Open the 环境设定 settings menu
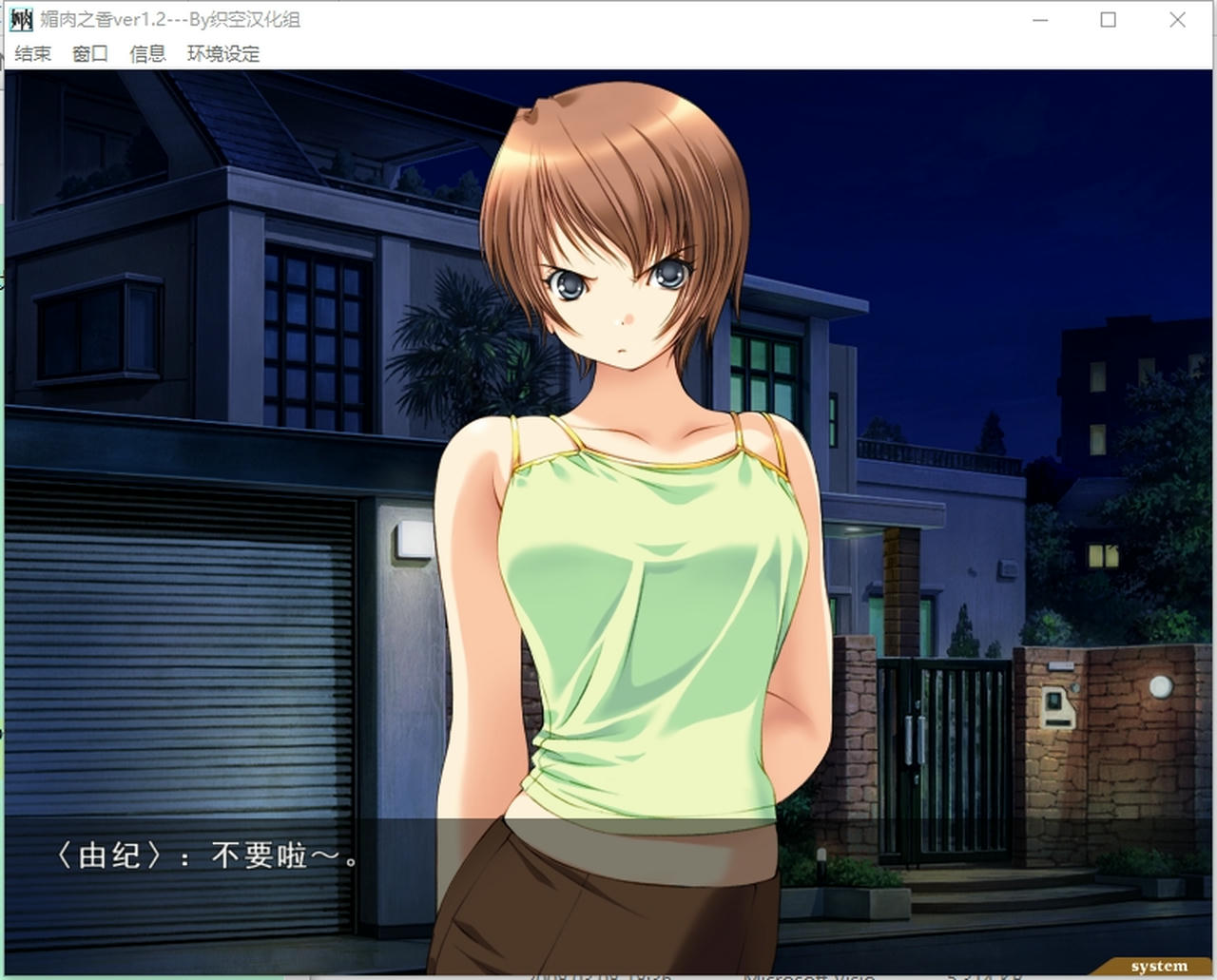This screenshot has height=980, width=1217. (x=223, y=54)
